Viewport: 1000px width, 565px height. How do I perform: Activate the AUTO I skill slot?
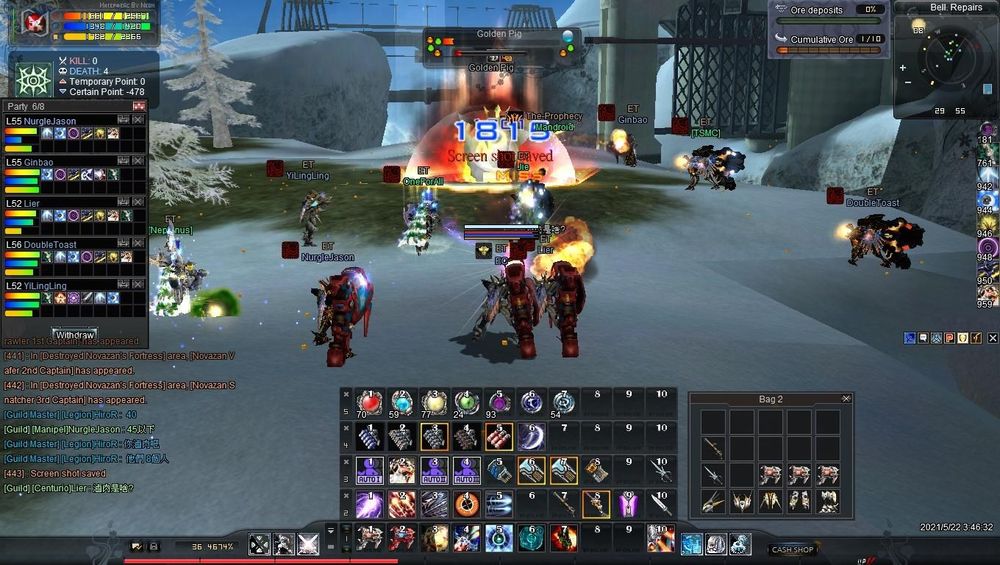click(x=370, y=470)
